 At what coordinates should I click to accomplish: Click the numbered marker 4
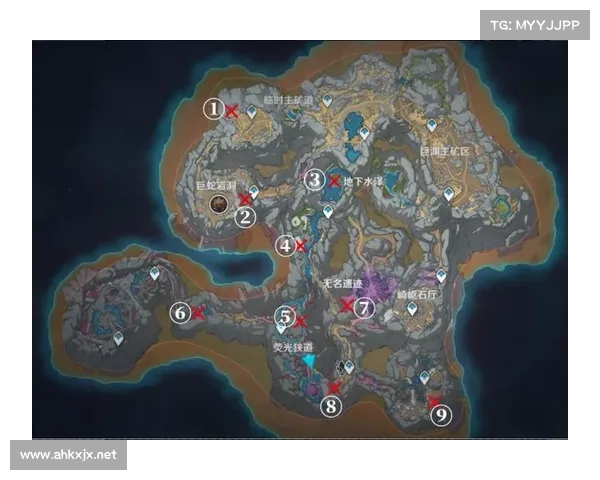pyautogui.click(x=287, y=245)
